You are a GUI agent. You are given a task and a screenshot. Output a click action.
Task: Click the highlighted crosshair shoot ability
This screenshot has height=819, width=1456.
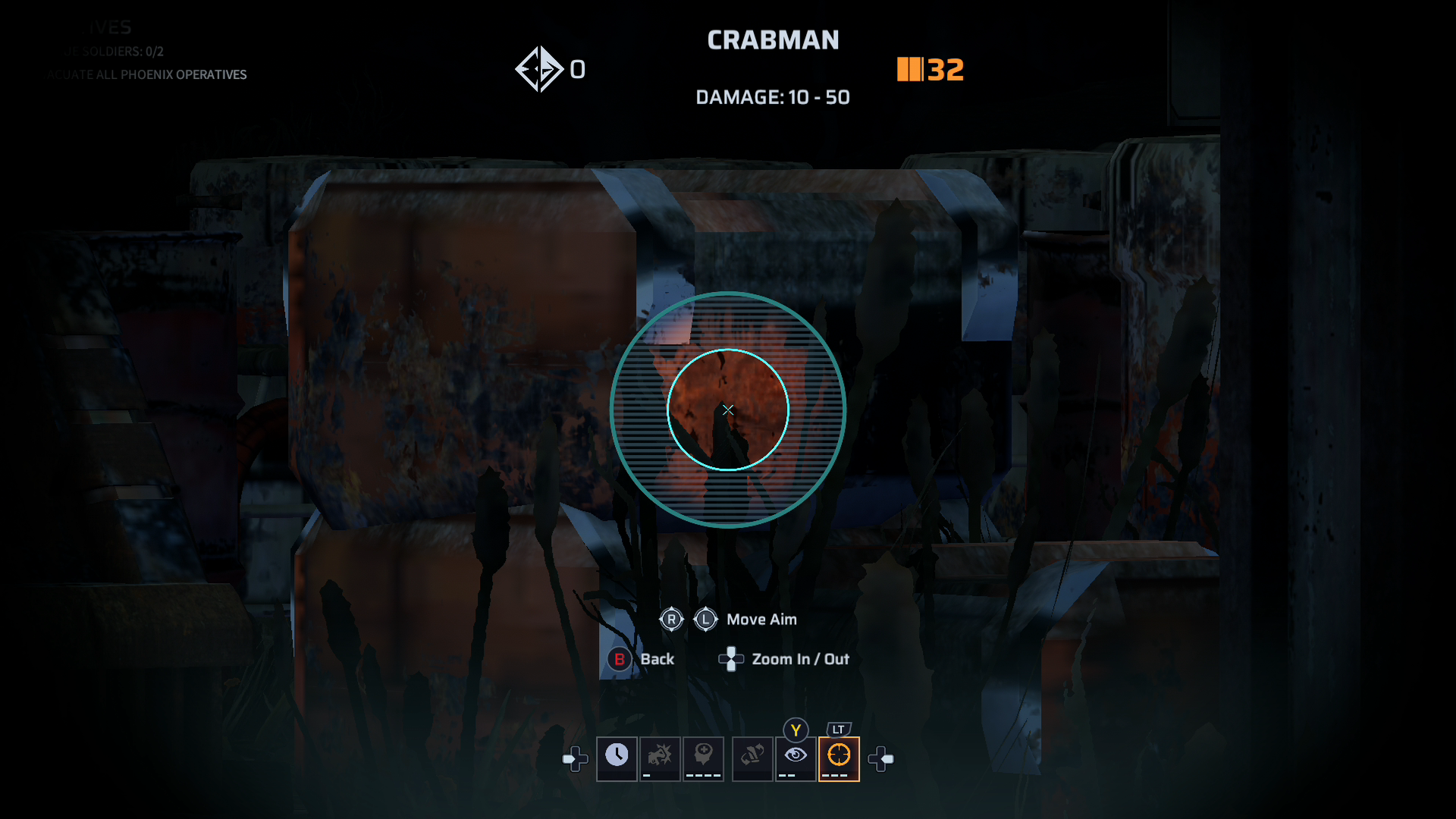(x=838, y=758)
